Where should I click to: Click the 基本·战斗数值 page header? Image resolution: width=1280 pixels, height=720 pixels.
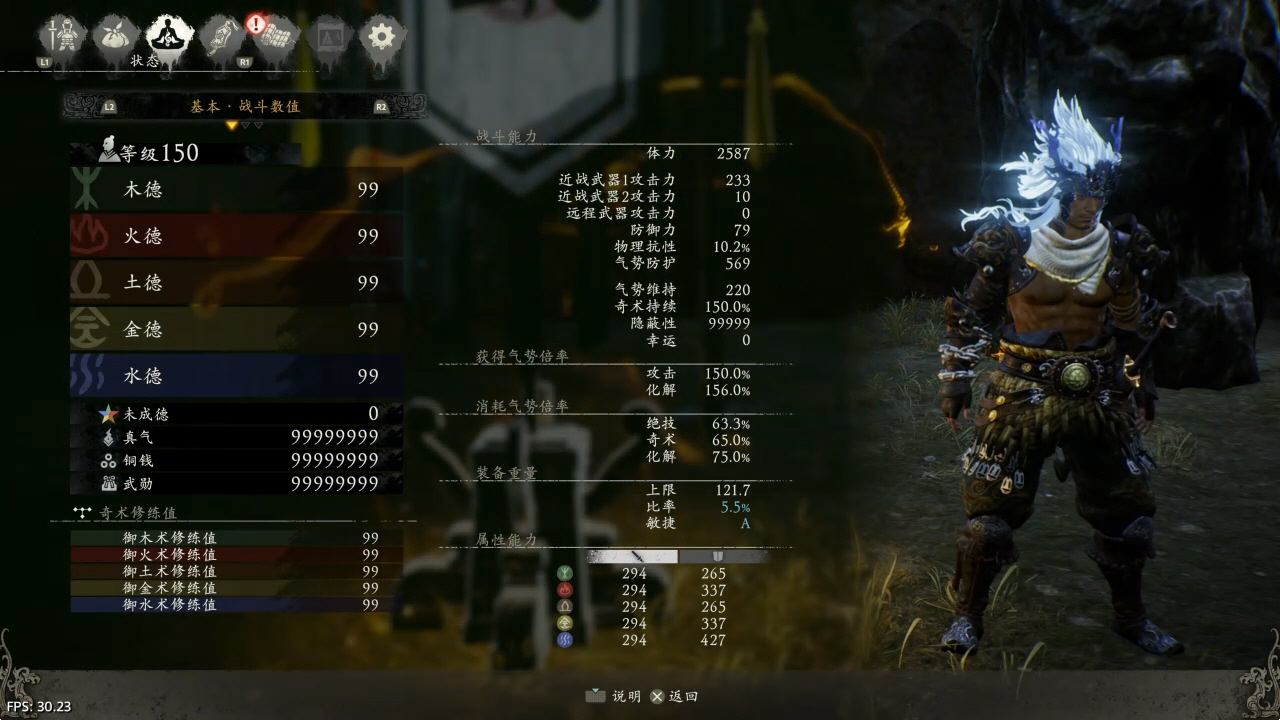(245, 106)
